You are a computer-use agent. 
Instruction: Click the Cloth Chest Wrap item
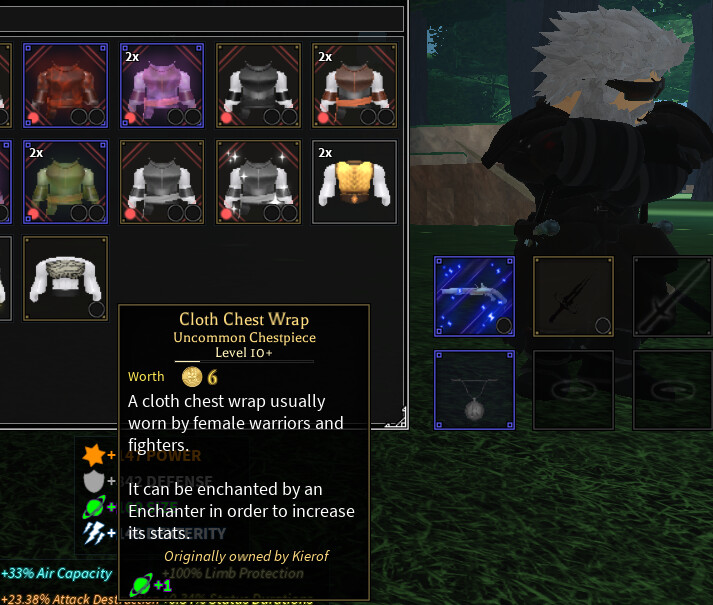click(66, 277)
